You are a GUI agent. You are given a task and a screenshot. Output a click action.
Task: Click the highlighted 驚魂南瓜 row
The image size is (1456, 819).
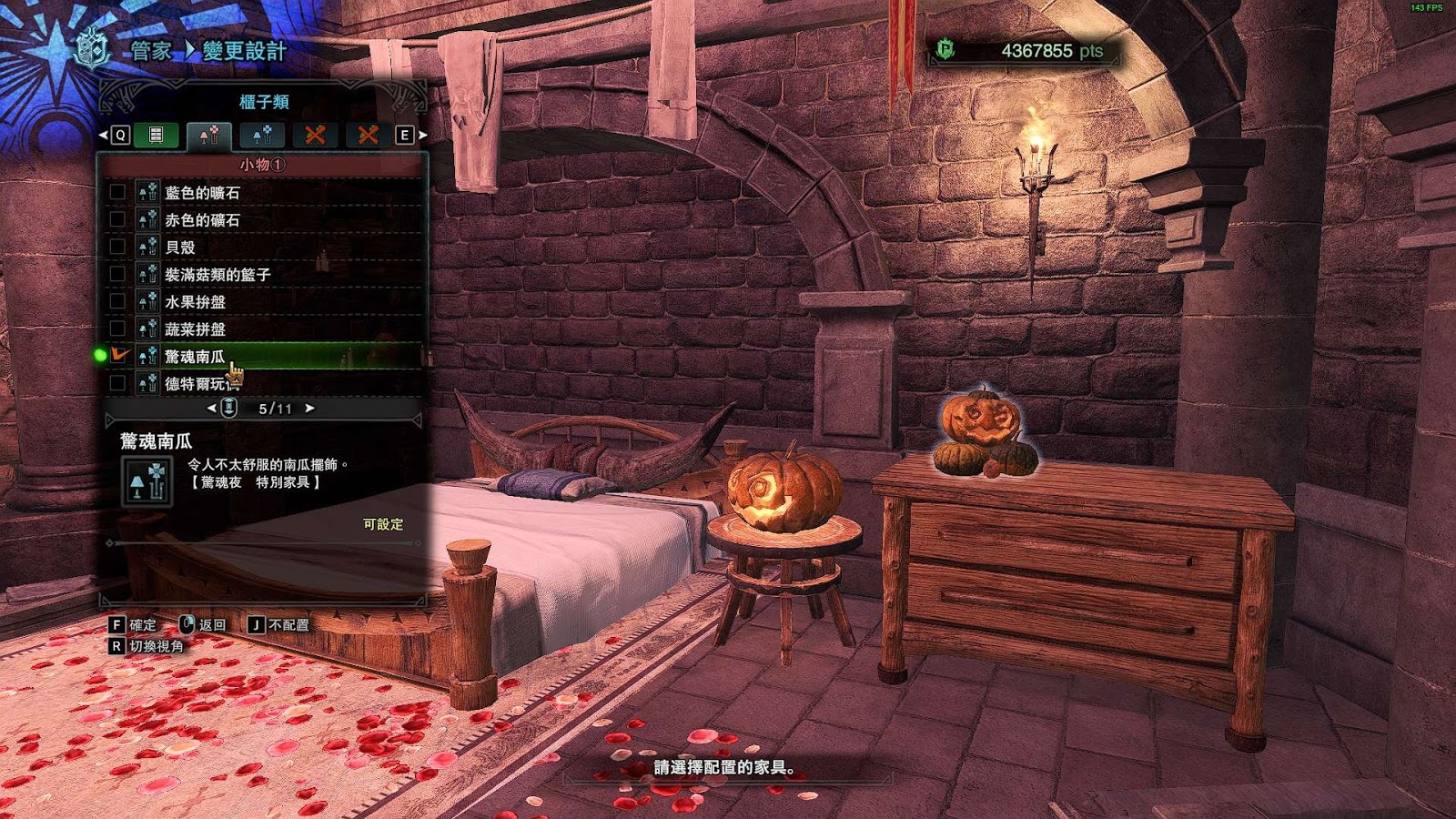click(x=195, y=357)
